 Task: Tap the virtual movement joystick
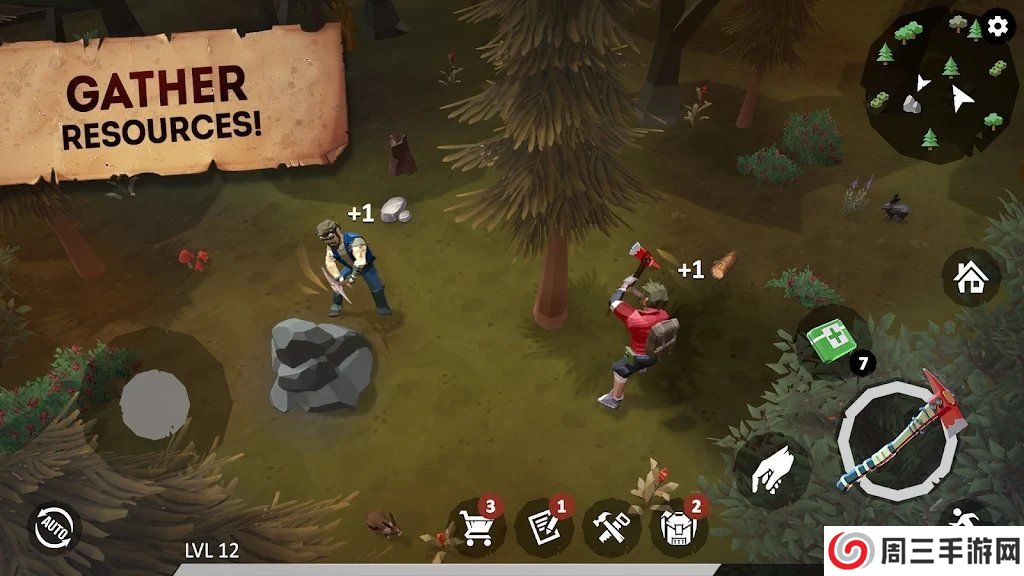155,404
